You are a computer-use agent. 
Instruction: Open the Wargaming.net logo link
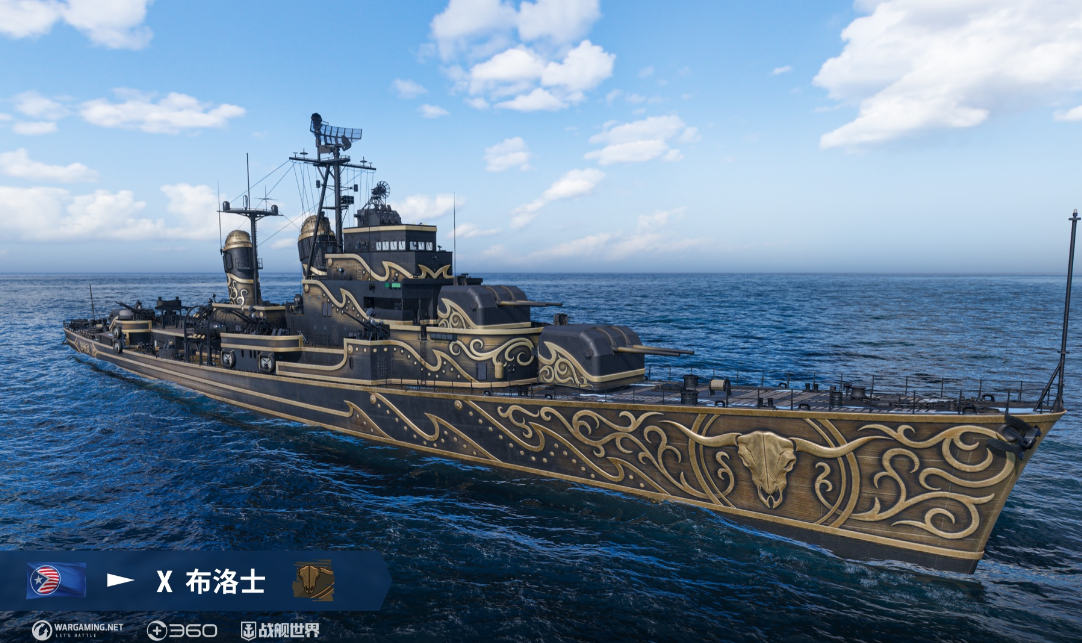click(77, 630)
